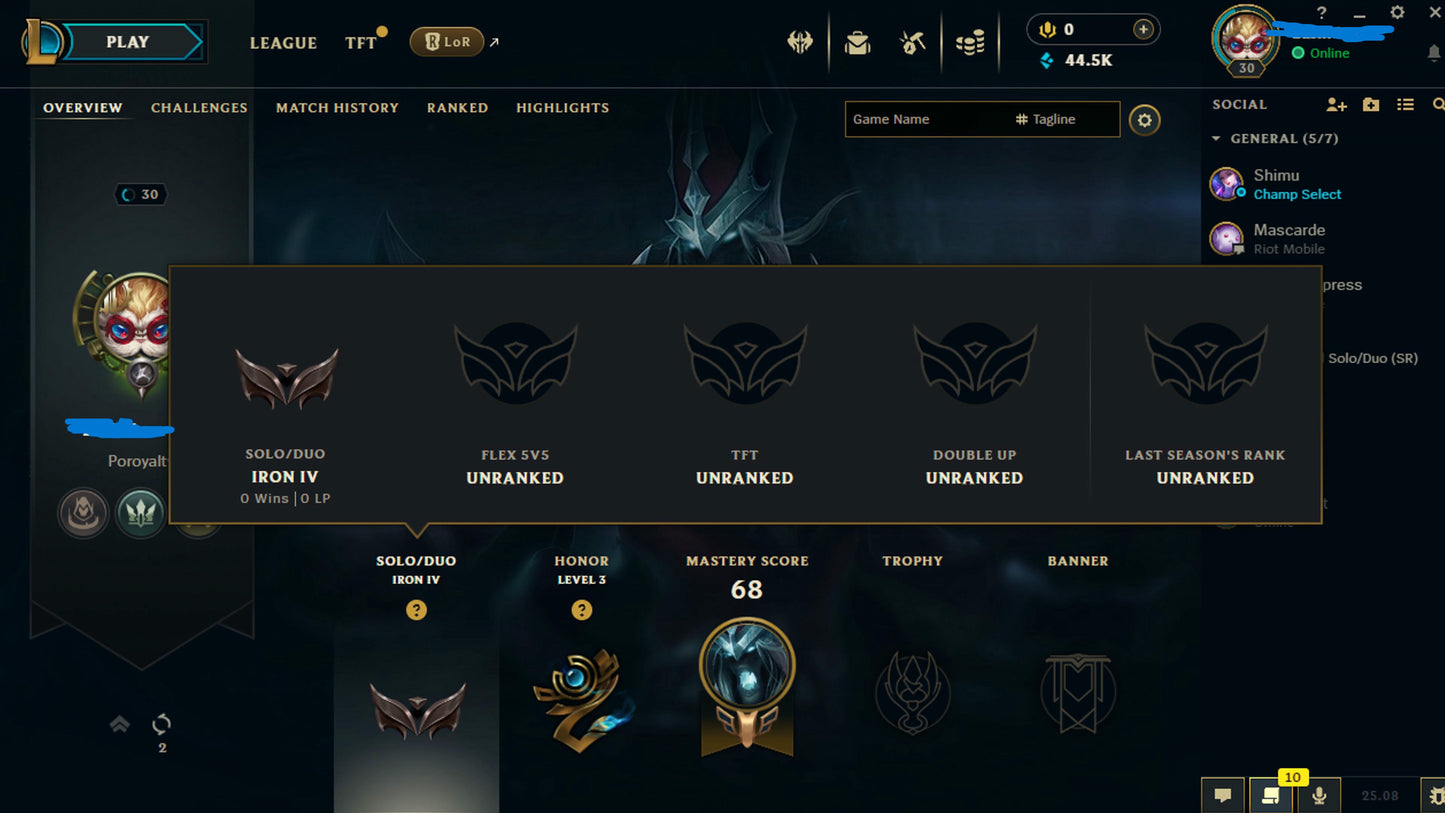Open your collection via coins stack icon
1445x813 pixels.
click(969, 41)
